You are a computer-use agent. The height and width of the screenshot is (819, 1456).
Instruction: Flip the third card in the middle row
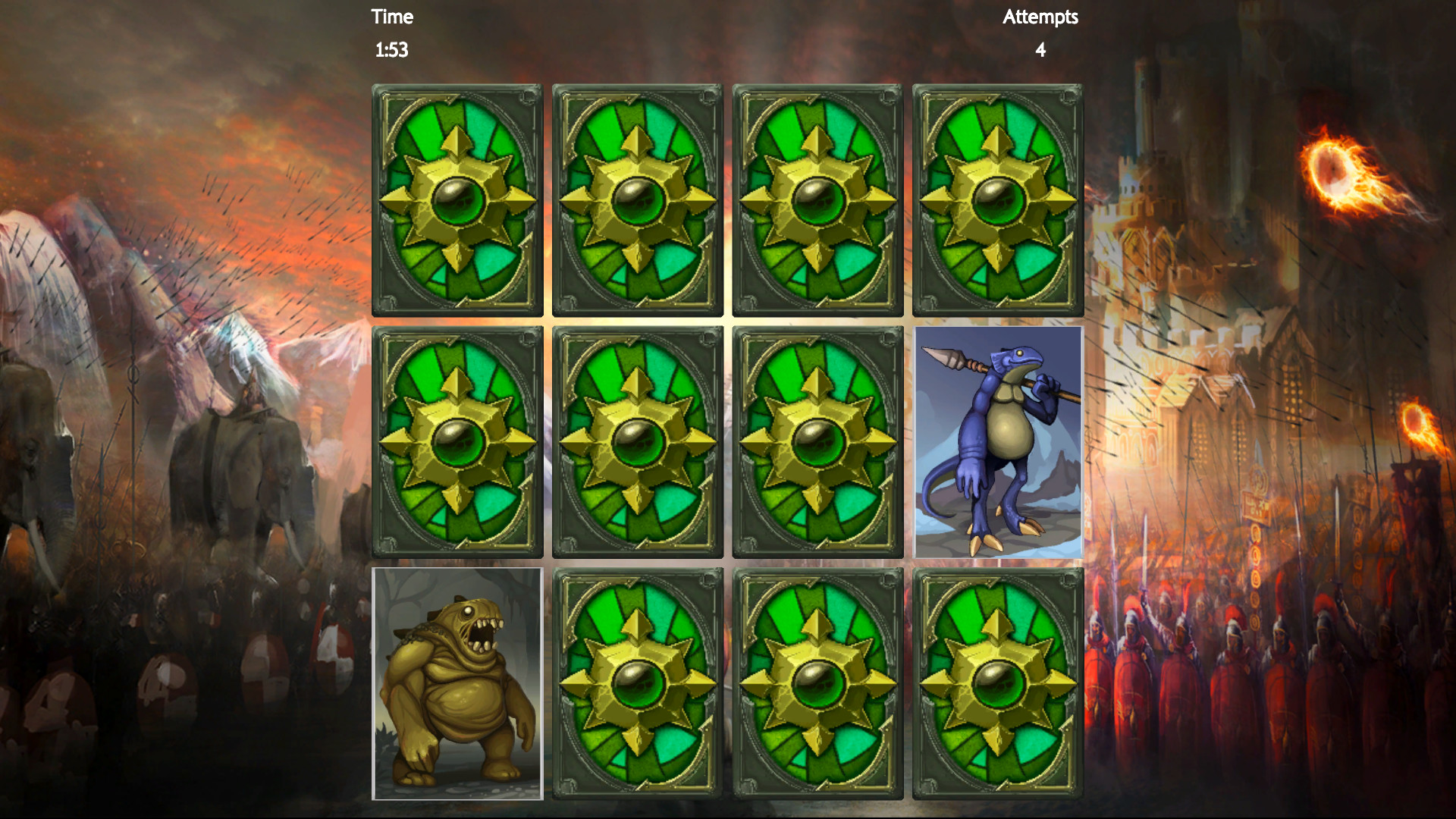817,442
